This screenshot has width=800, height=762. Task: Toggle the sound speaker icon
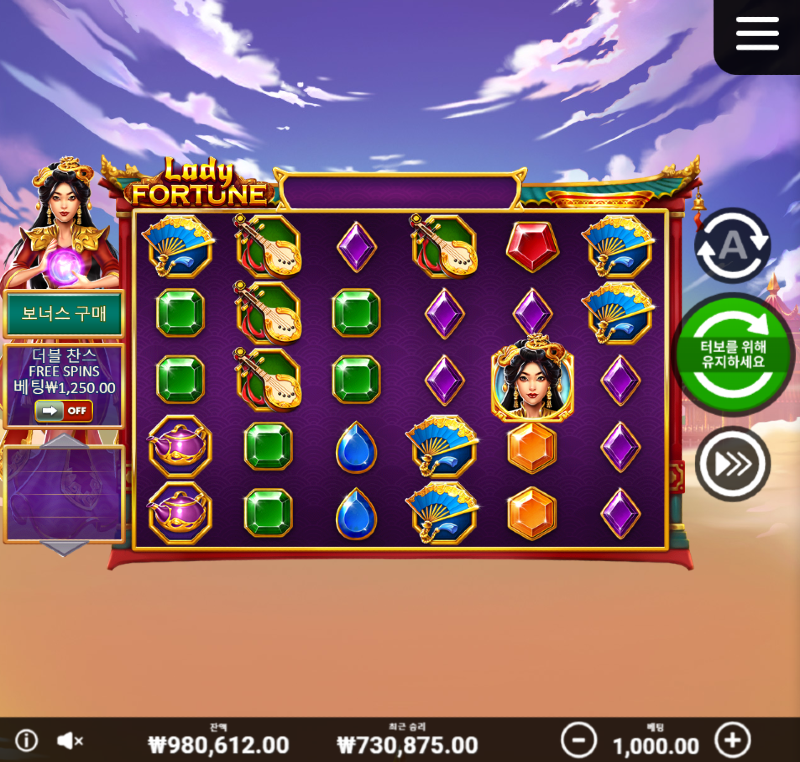(69, 740)
